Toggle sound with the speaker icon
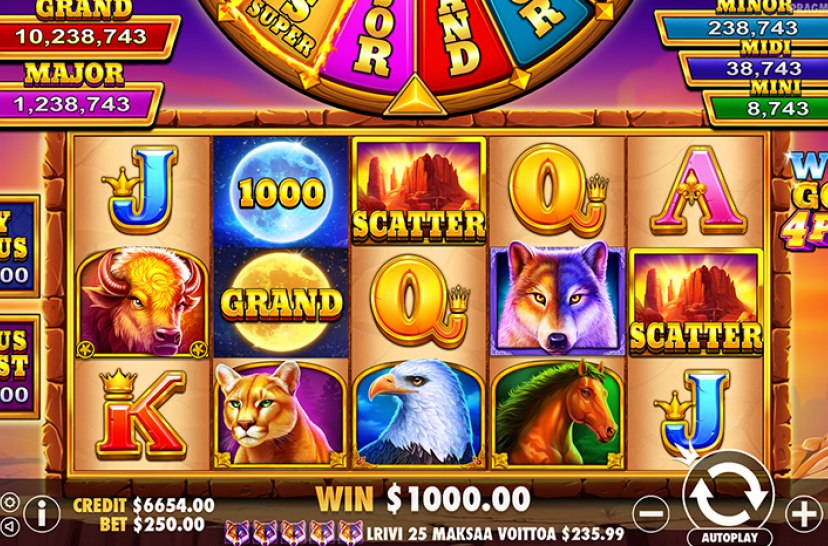This screenshot has width=828, height=546. tap(9, 525)
